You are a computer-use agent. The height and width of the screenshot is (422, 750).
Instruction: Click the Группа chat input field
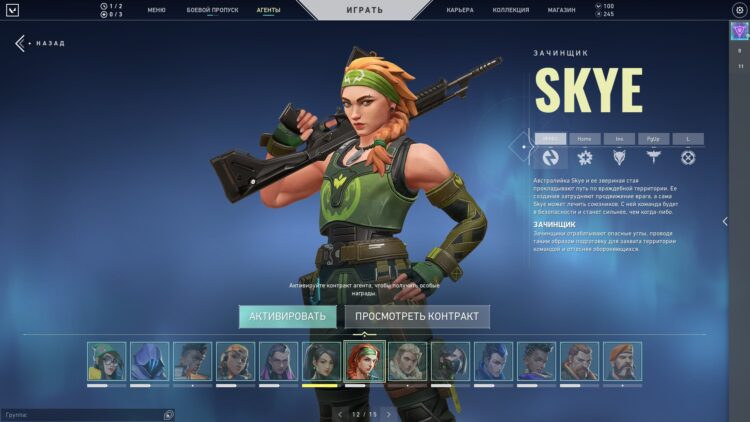point(80,414)
